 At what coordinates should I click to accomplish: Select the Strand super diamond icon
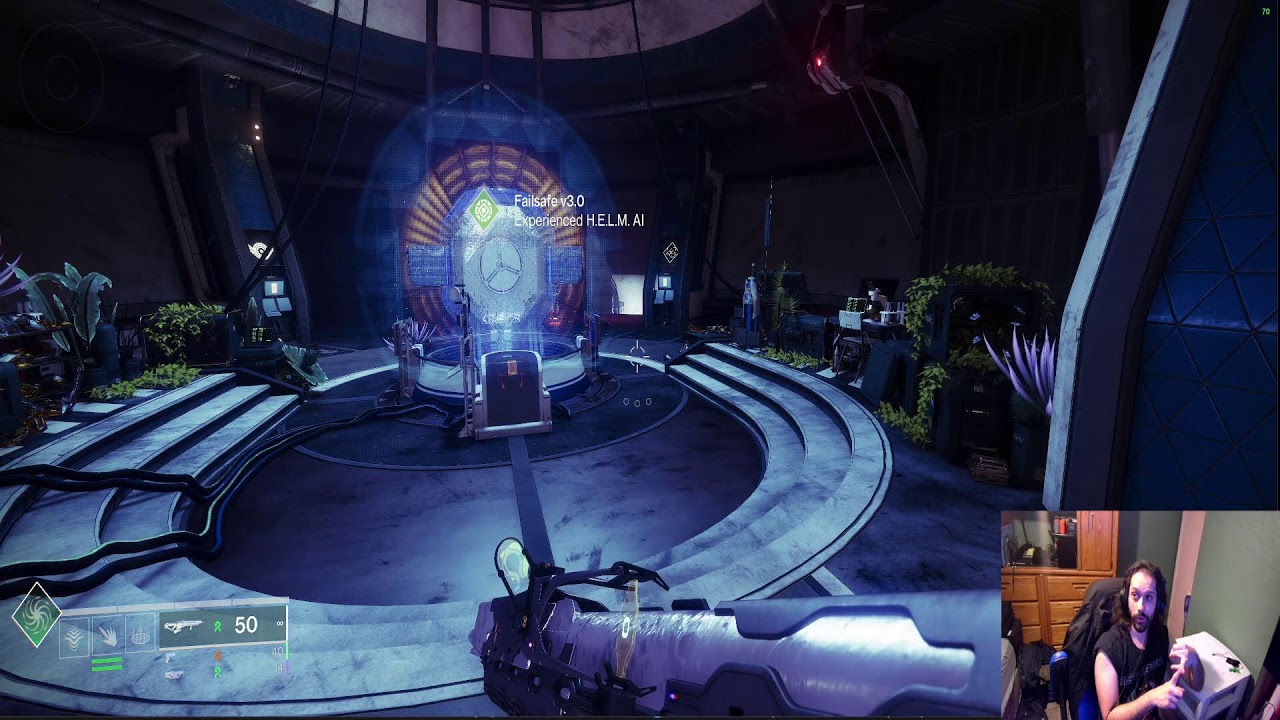click(x=36, y=614)
